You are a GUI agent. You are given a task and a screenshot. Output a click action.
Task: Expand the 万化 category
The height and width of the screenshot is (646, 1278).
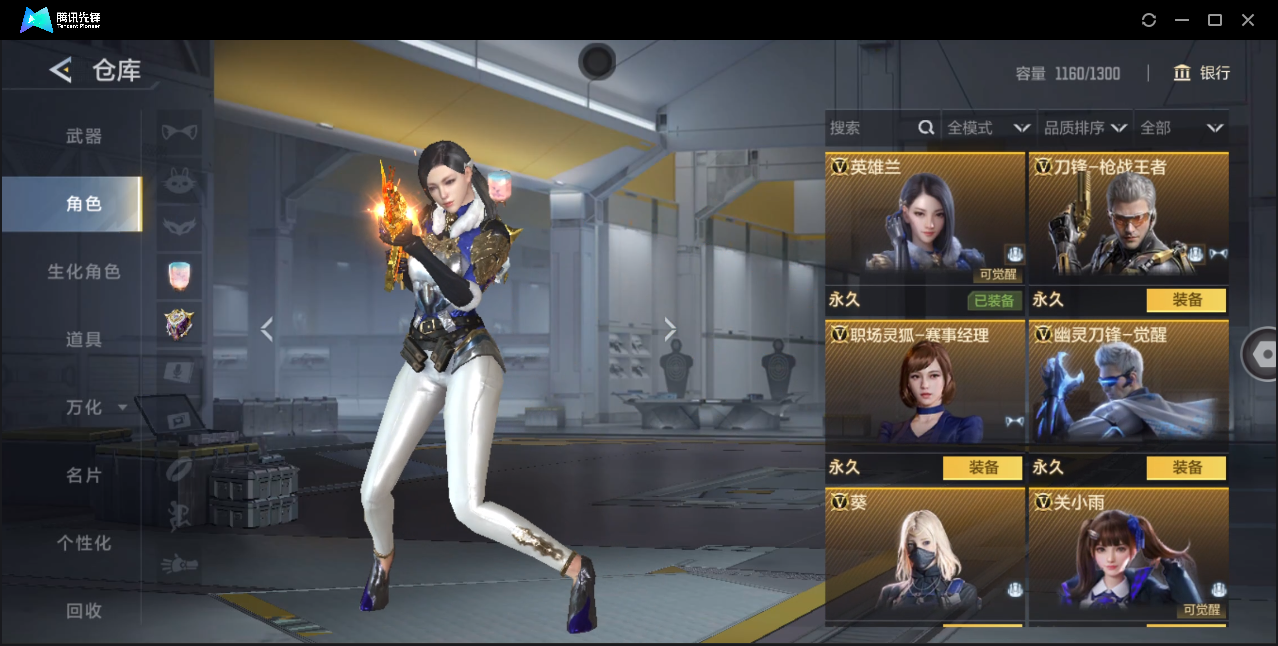pyautogui.click(x=95, y=408)
